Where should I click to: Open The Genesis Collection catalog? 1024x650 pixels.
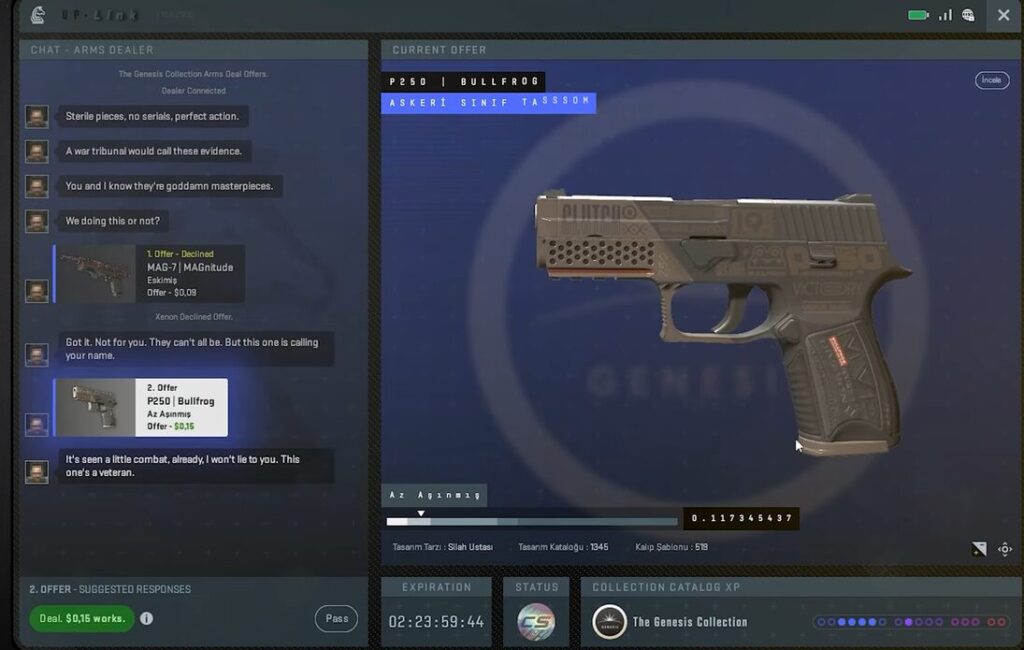coord(670,622)
